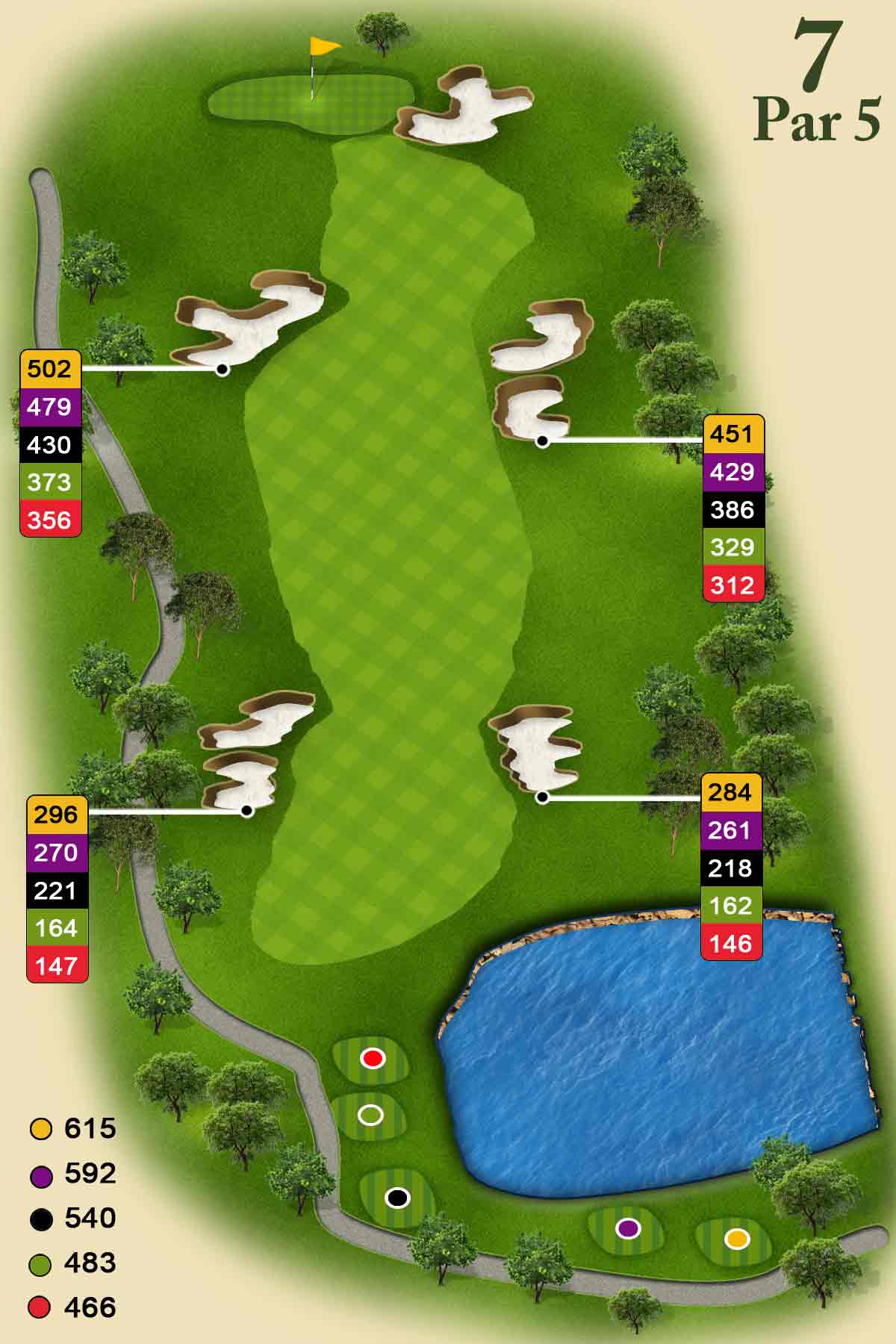Pick the 540 black tee legend entry
The image size is (896, 1344).
[x=72, y=1219]
